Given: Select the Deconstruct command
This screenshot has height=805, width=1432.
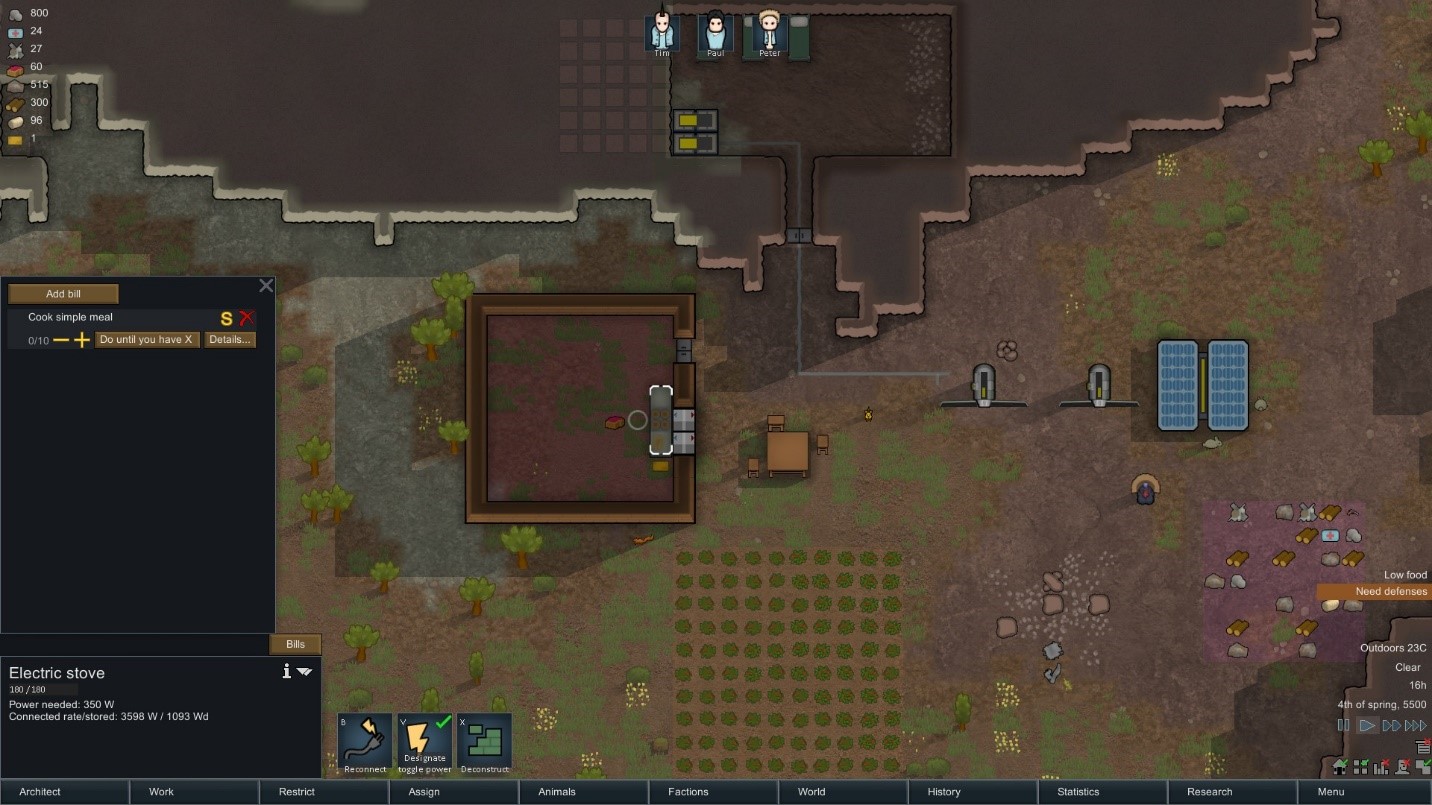Looking at the screenshot, I should coord(484,742).
